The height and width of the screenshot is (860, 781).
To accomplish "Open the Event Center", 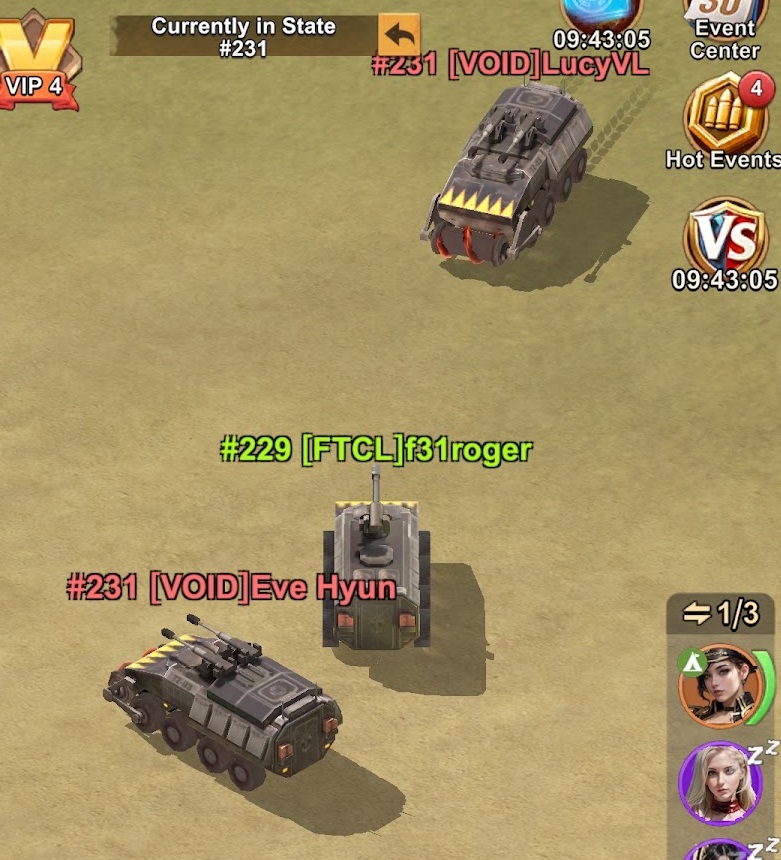I will click(x=725, y=27).
